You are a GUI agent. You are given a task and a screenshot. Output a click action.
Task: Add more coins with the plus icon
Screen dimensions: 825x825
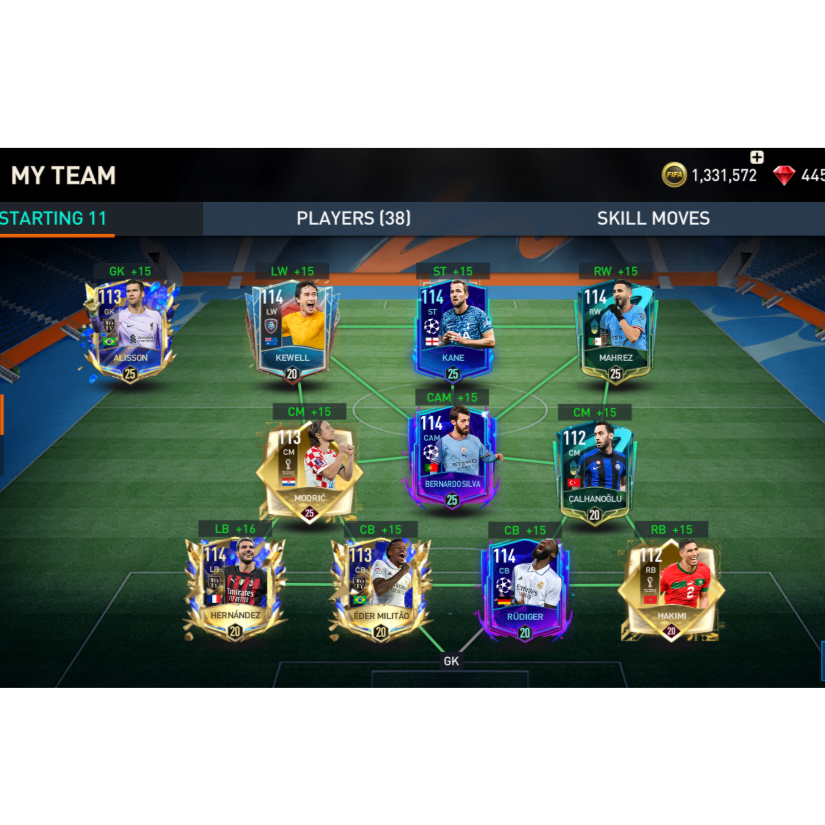point(757,157)
